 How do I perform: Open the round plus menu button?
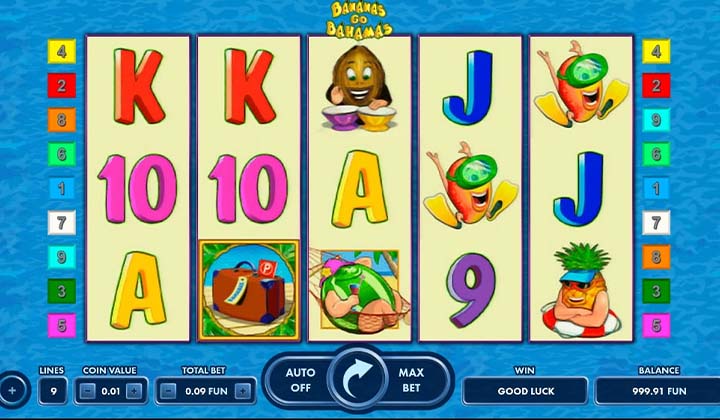(12, 389)
